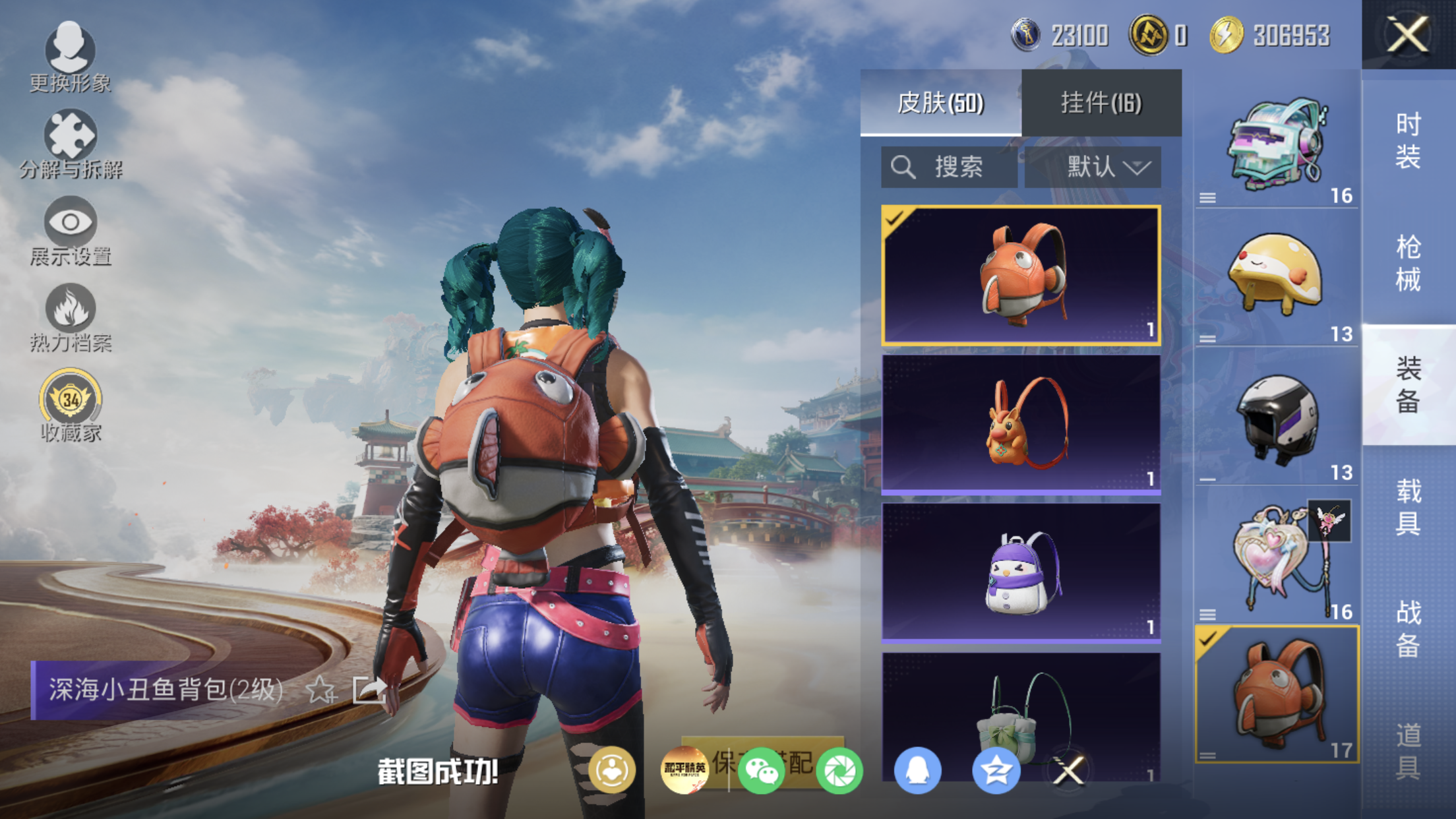
Task: Open the 收藏家 collector badge
Action: tap(70, 405)
